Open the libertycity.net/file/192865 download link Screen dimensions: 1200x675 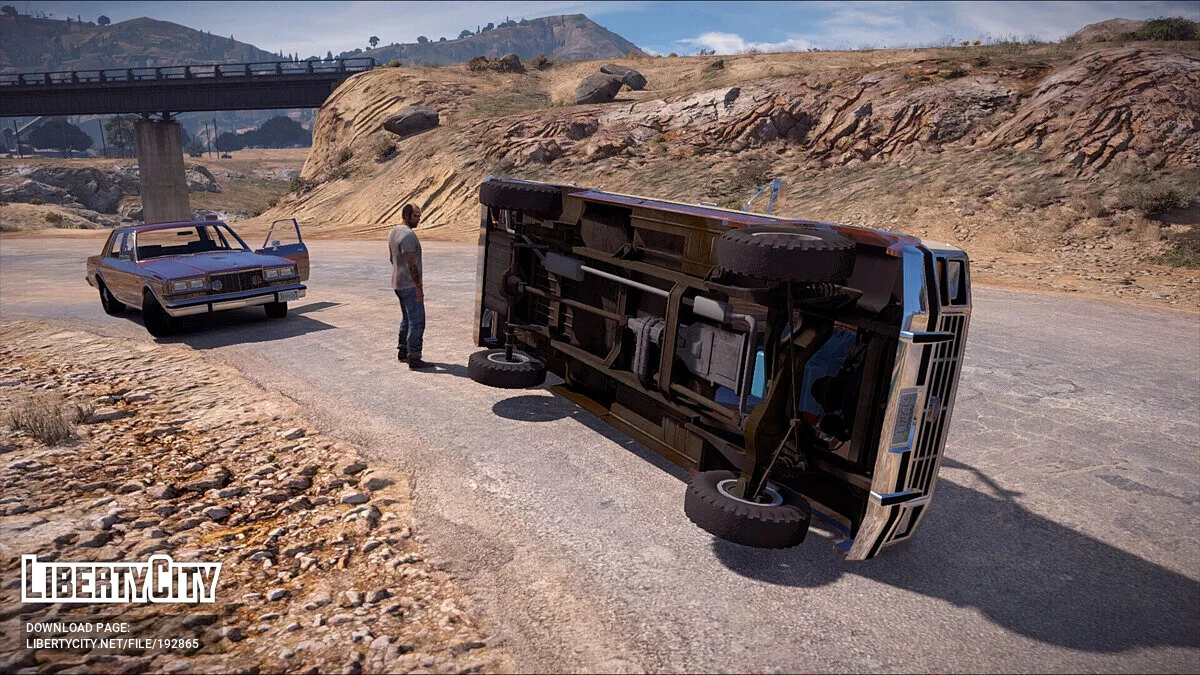(x=112, y=644)
